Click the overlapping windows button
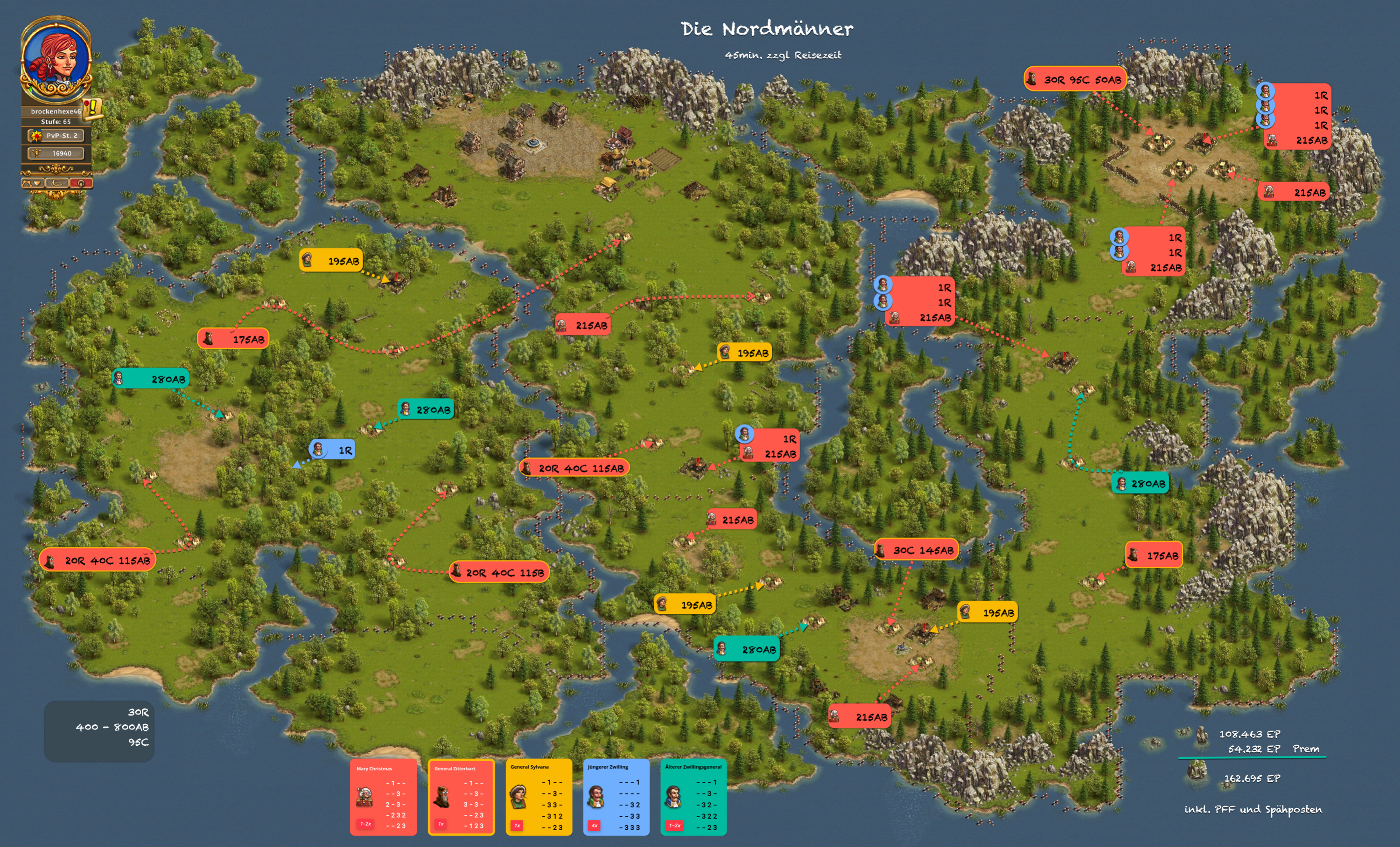 (57, 183)
